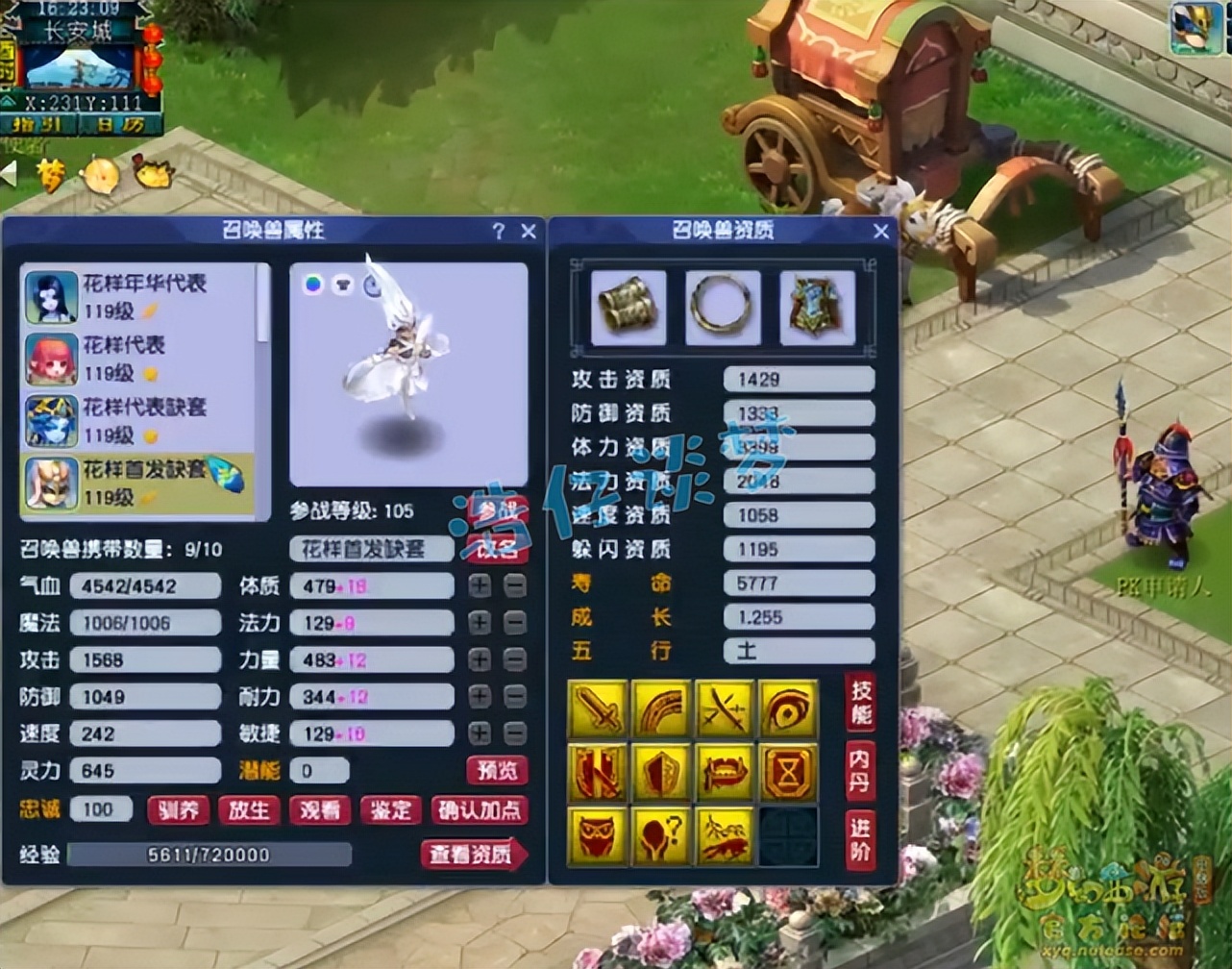Click the 预览 button
This screenshot has width=1232, height=969.
coord(497,771)
